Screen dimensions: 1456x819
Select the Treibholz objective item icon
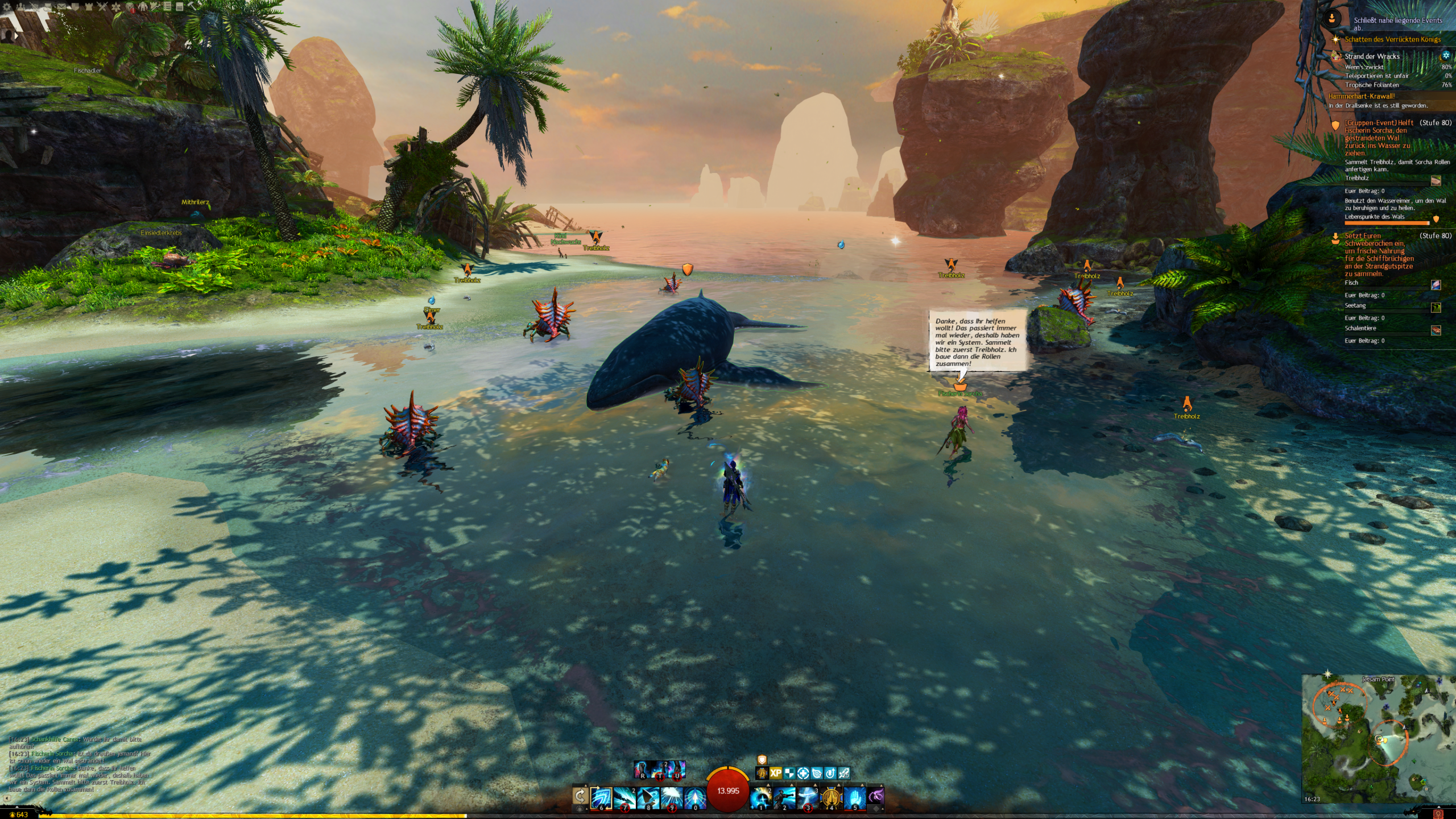[1436, 180]
